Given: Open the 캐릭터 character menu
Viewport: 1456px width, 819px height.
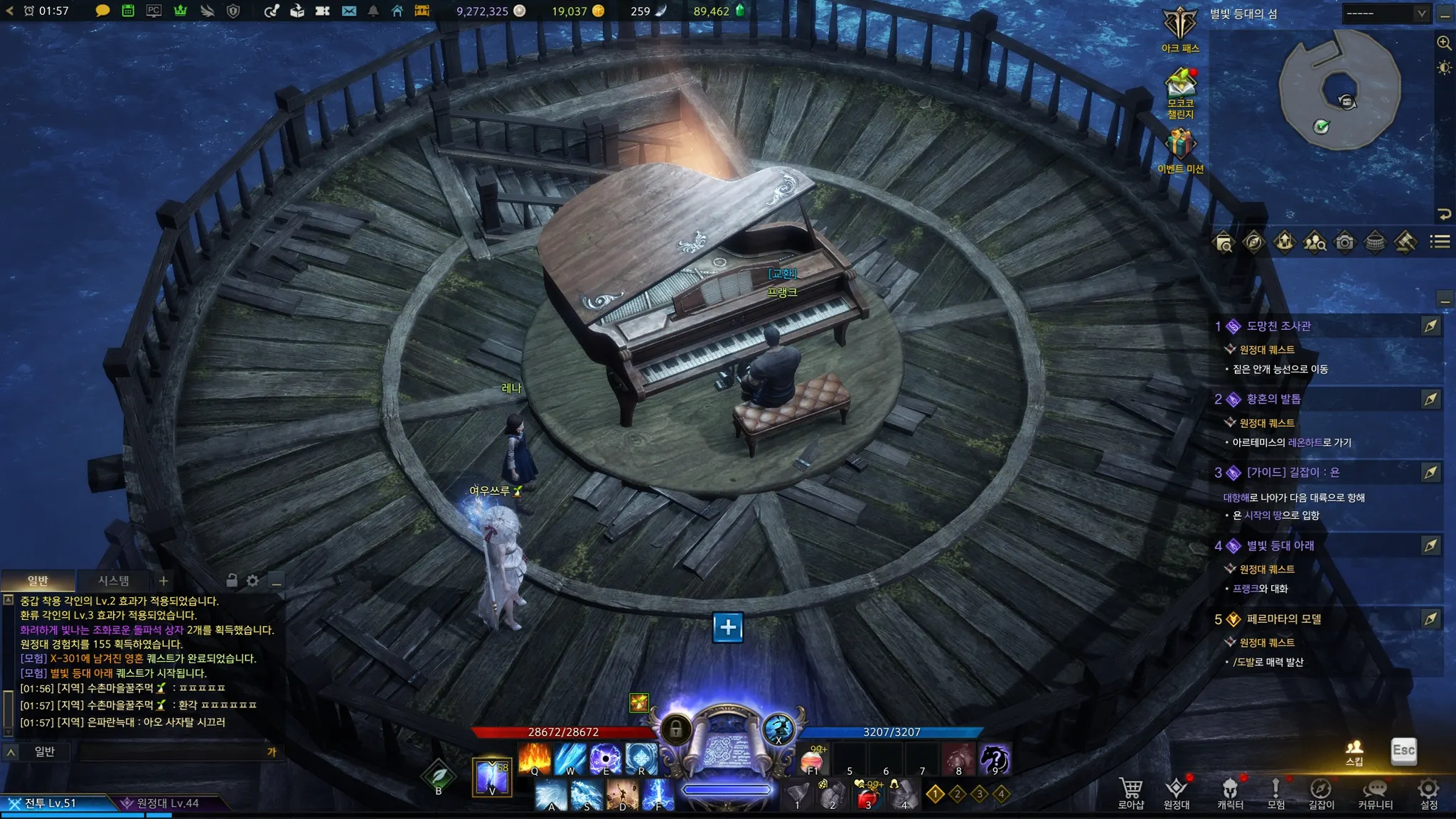Looking at the screenshot, I should 1230,791.
